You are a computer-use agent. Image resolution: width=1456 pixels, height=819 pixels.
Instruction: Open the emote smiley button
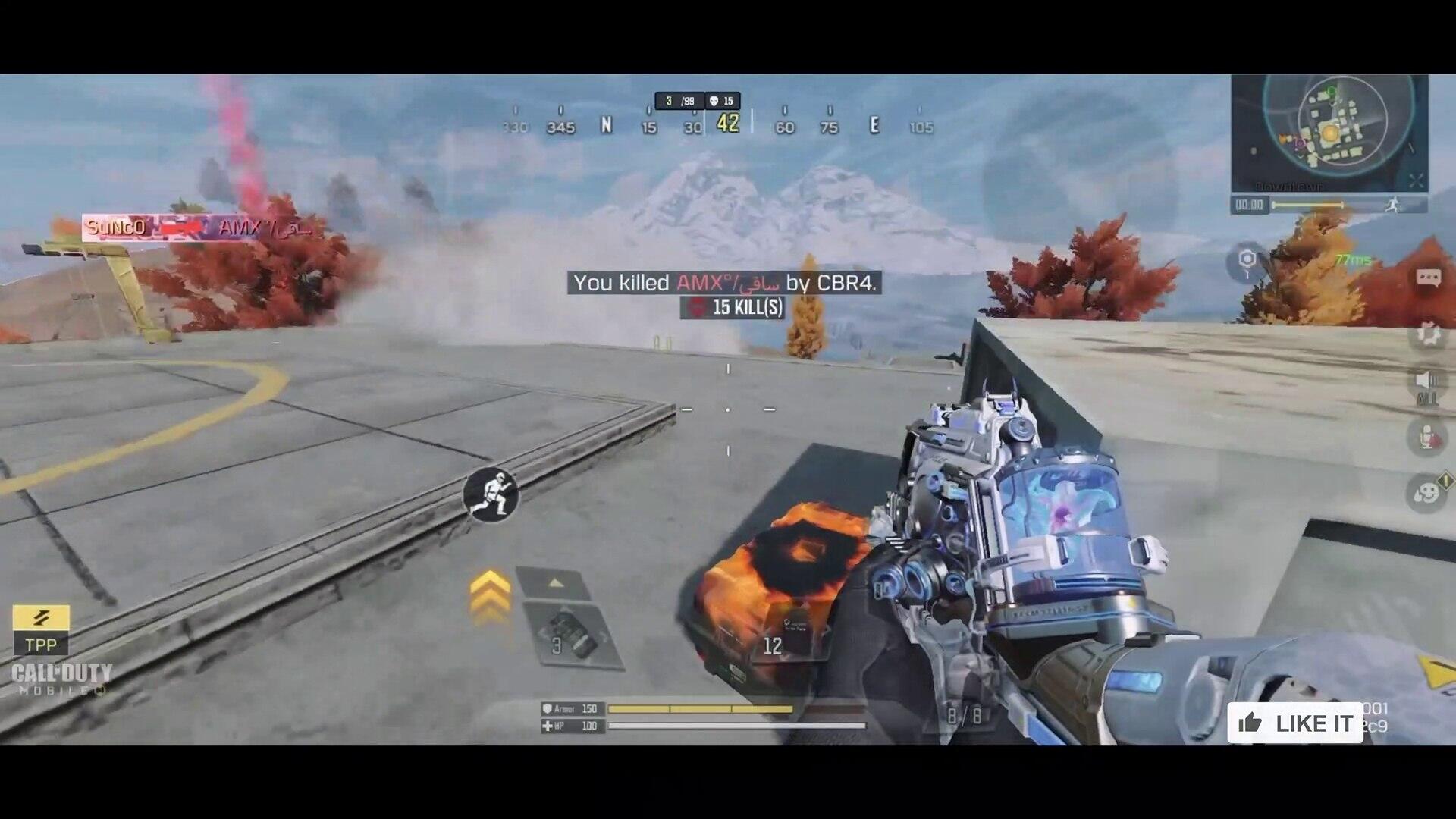pos(1426,494)
